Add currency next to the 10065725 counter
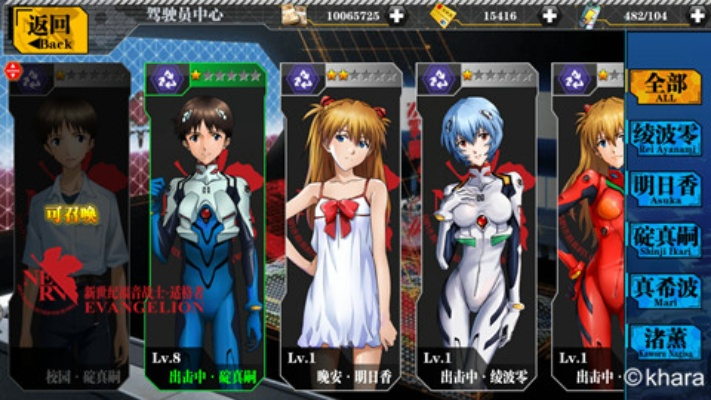Image resolution: width=711 pixels, height=400 pixels. [397, 15]
